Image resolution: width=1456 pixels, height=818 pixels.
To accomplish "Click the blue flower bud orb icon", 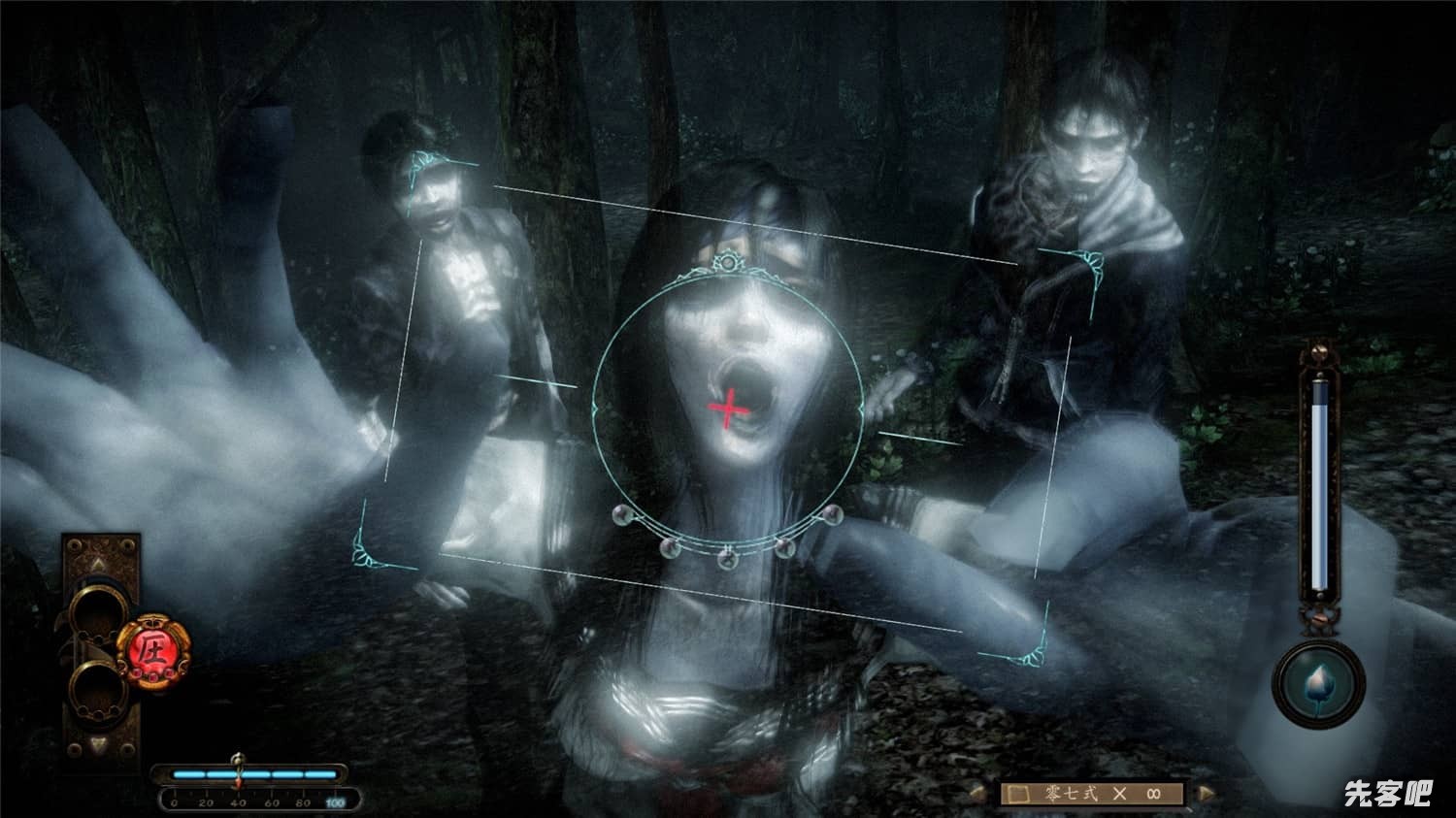I will 1319,681.
